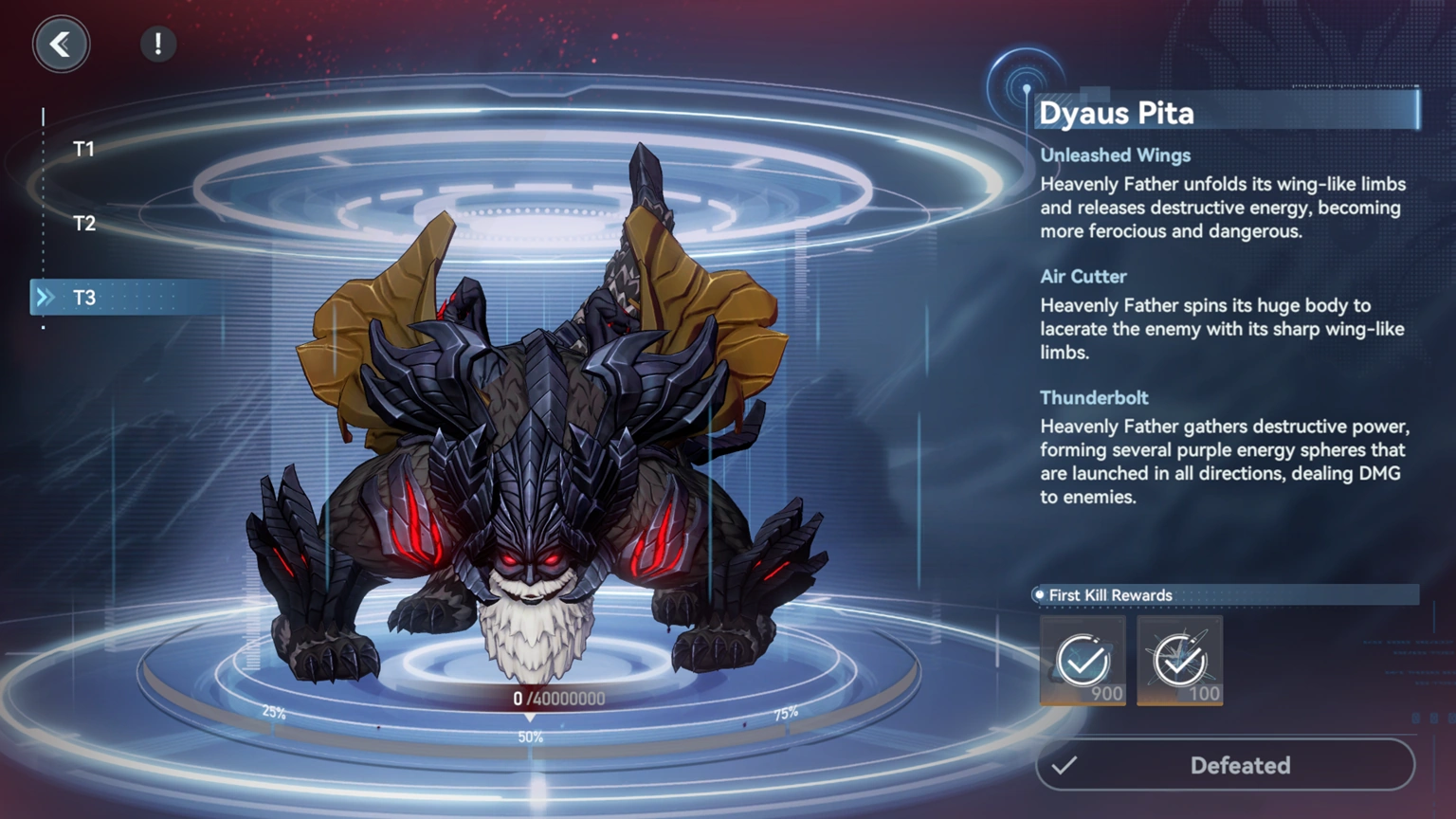
Task: Tap the back arrow navigation icon
Action: click(x=61, y=45)
